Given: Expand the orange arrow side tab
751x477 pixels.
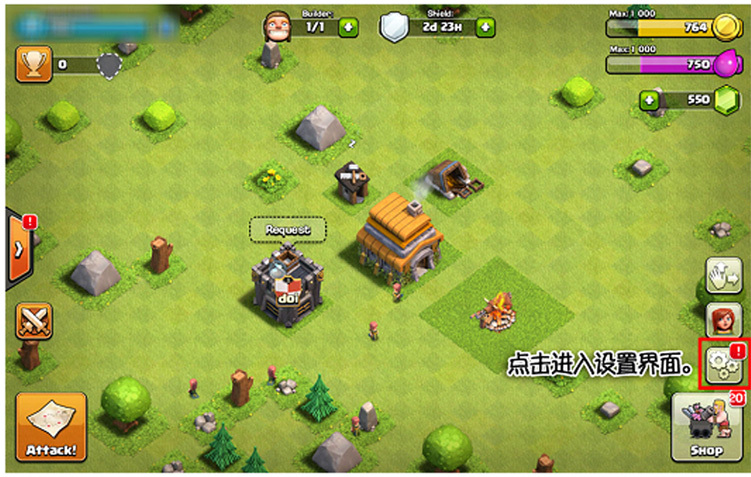Looking at the screenshot, I should [x=19, y=247].
